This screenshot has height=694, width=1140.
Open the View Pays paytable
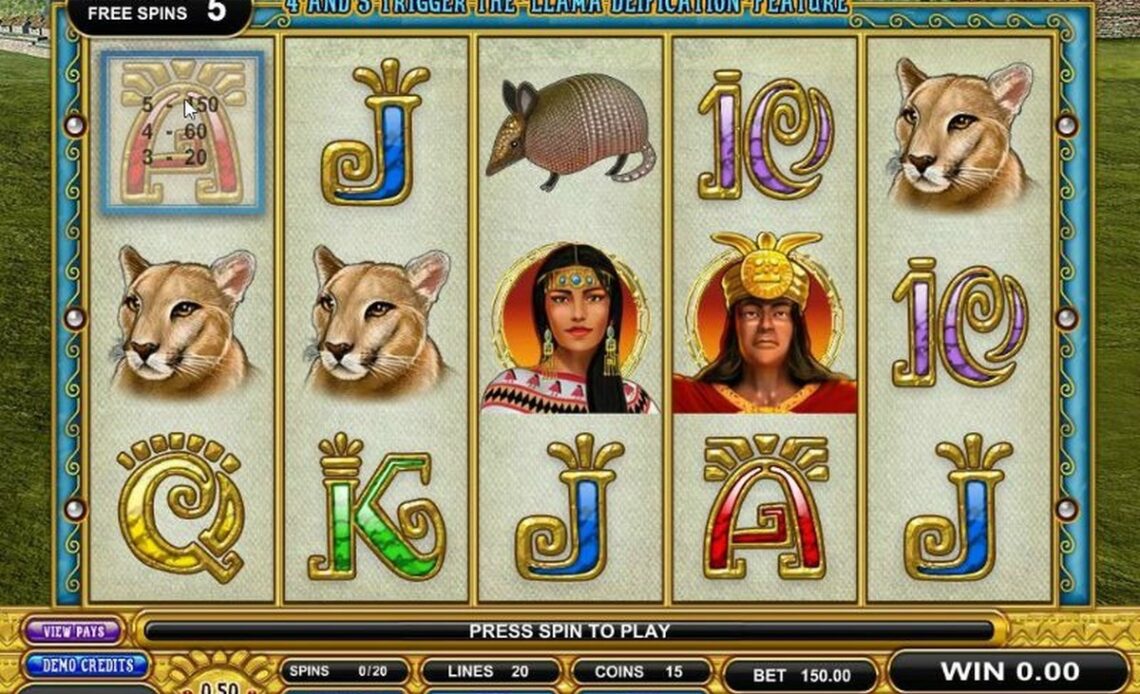click(73, 631)
